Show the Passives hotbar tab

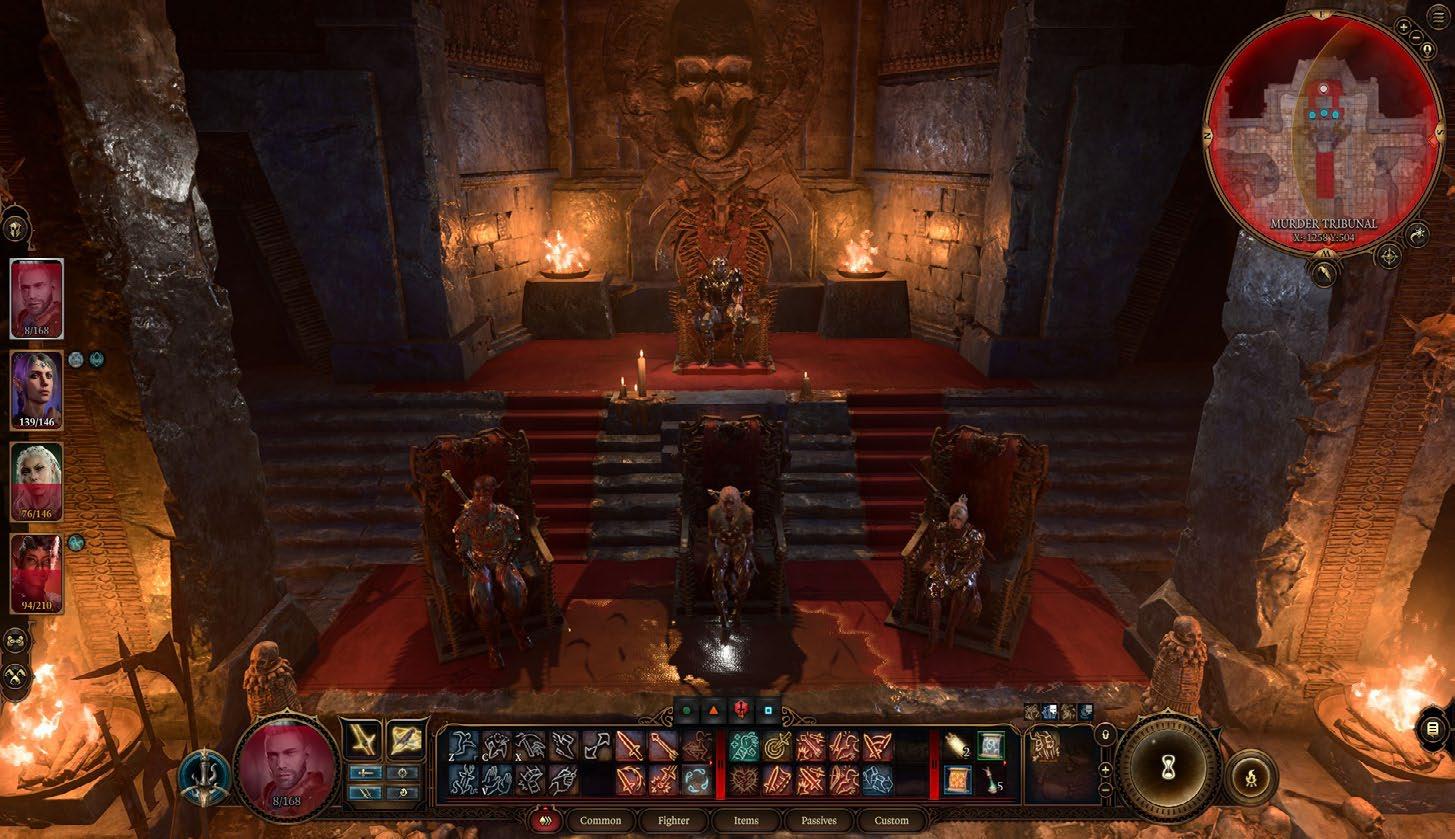click(x=818, y=820)
